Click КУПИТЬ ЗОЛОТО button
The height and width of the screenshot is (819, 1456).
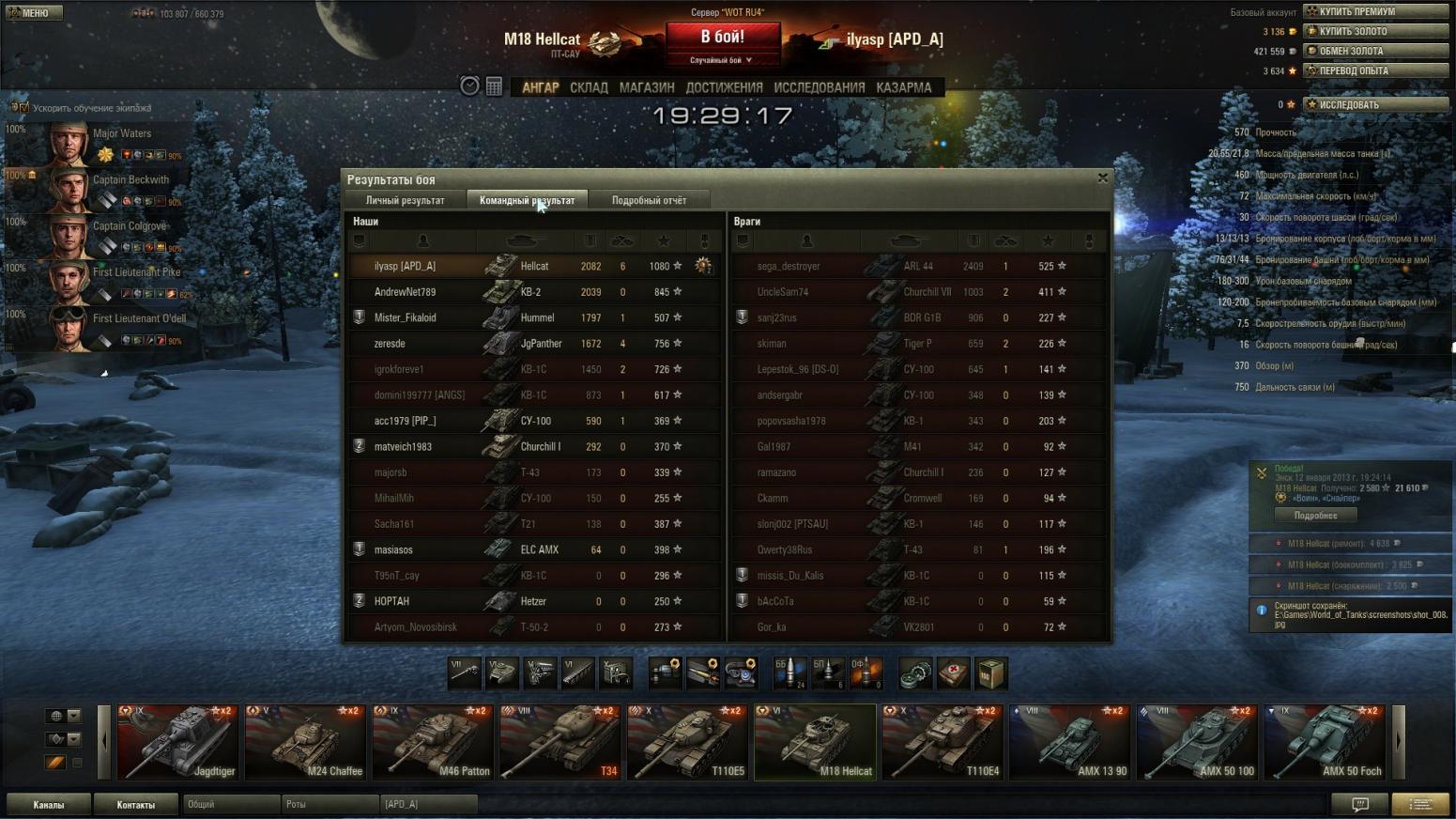coord(1375,31)
